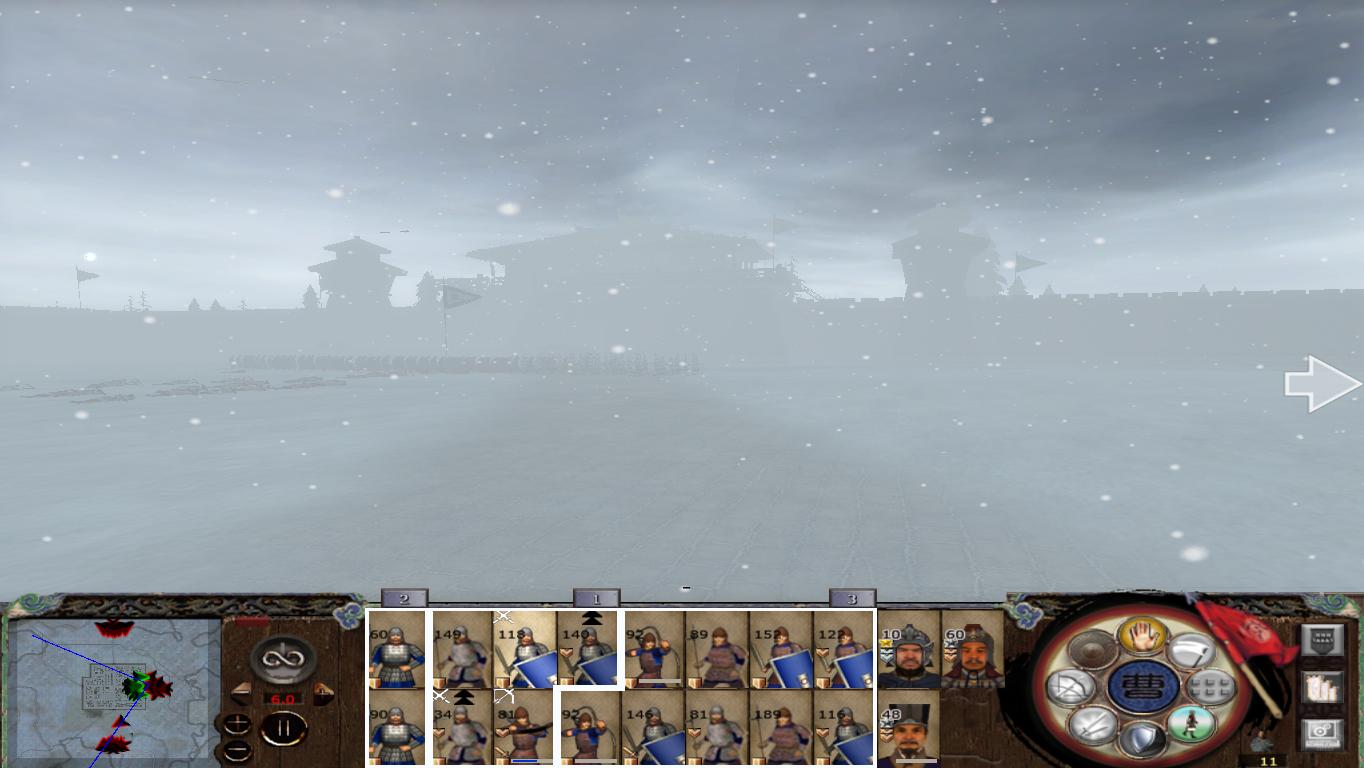This screenshot has height=768, width=1364.
Task: Decrease battle speed with the left arrow
Action: (x=242, y=693)
